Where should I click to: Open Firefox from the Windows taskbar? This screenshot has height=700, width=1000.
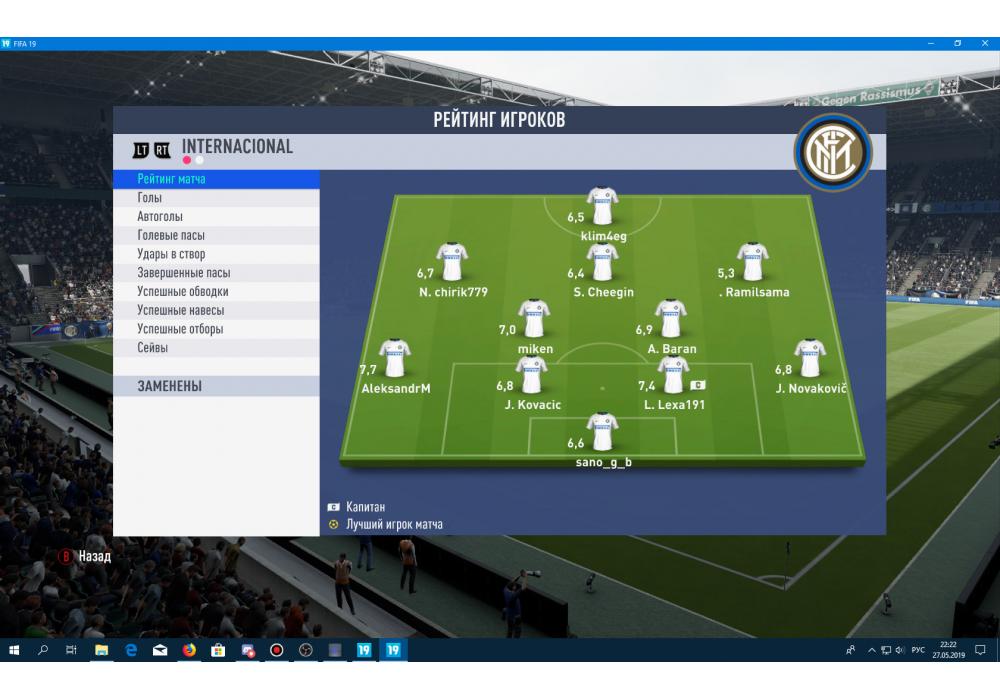coord(189,650)
